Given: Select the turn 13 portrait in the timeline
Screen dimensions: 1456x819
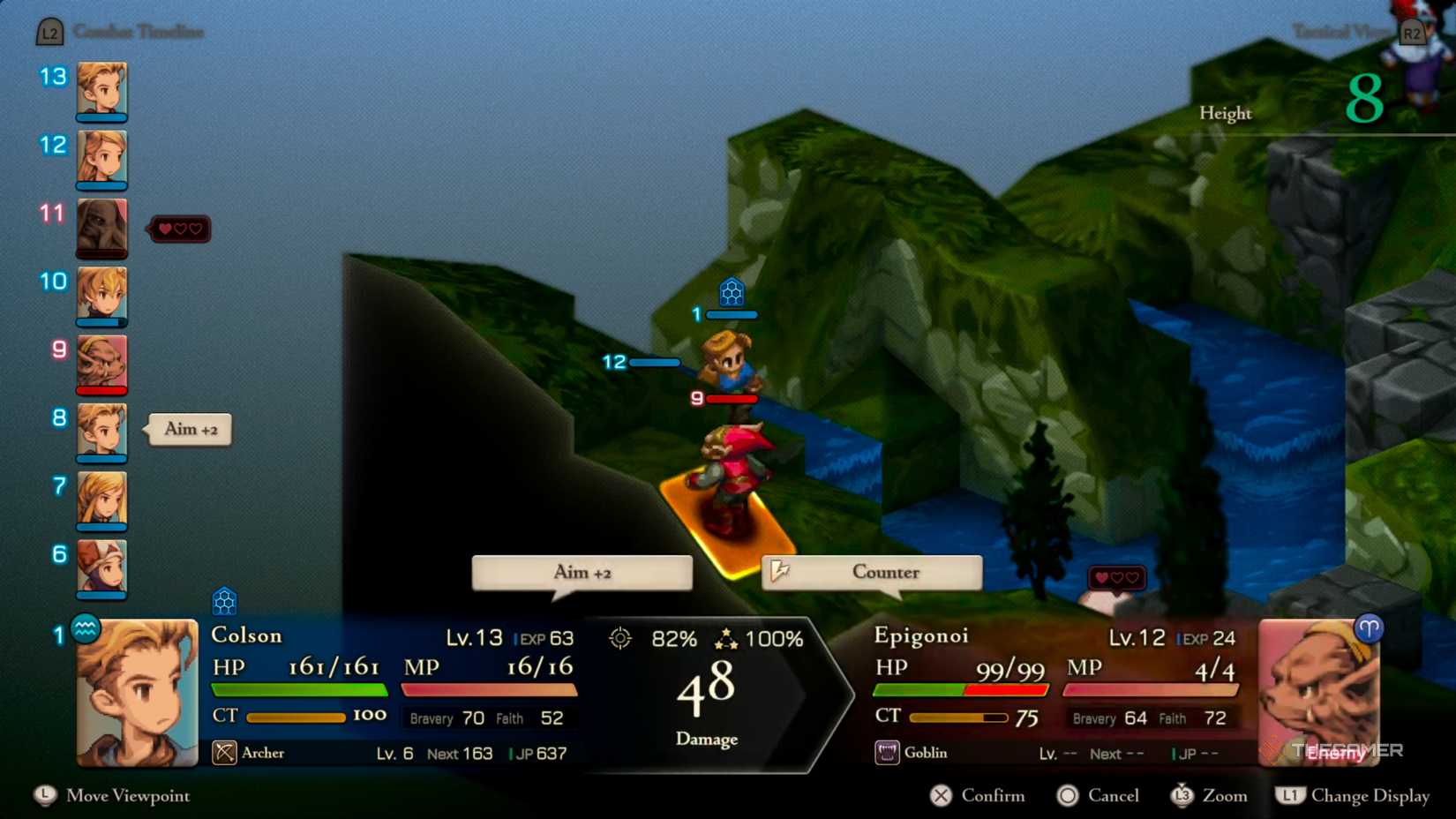Looking at the screenshot, I should pos(101,90).
